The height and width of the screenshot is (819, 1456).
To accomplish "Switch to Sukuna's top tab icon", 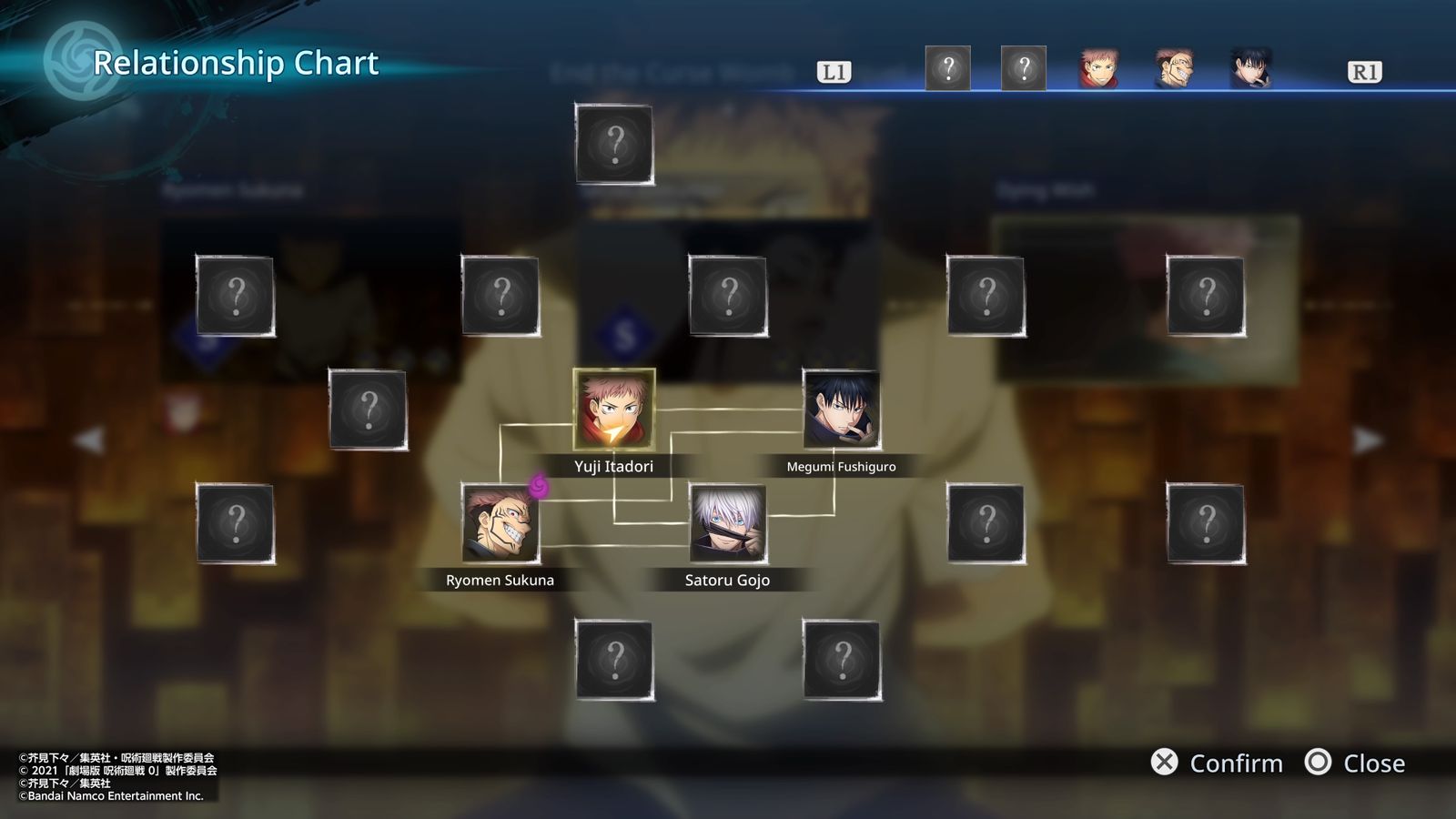I will (1174, 69).
